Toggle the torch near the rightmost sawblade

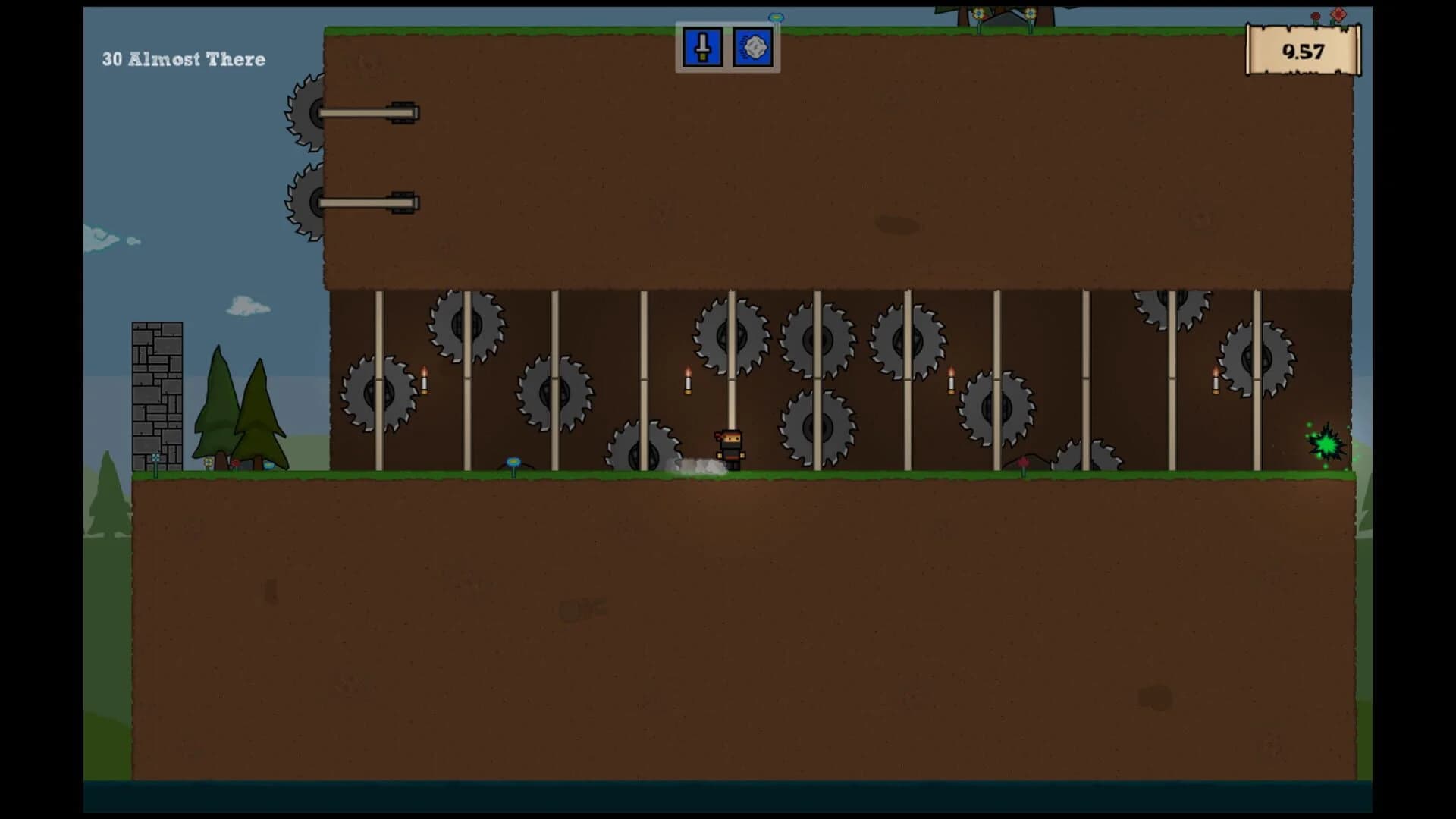tap(1214, 385)
